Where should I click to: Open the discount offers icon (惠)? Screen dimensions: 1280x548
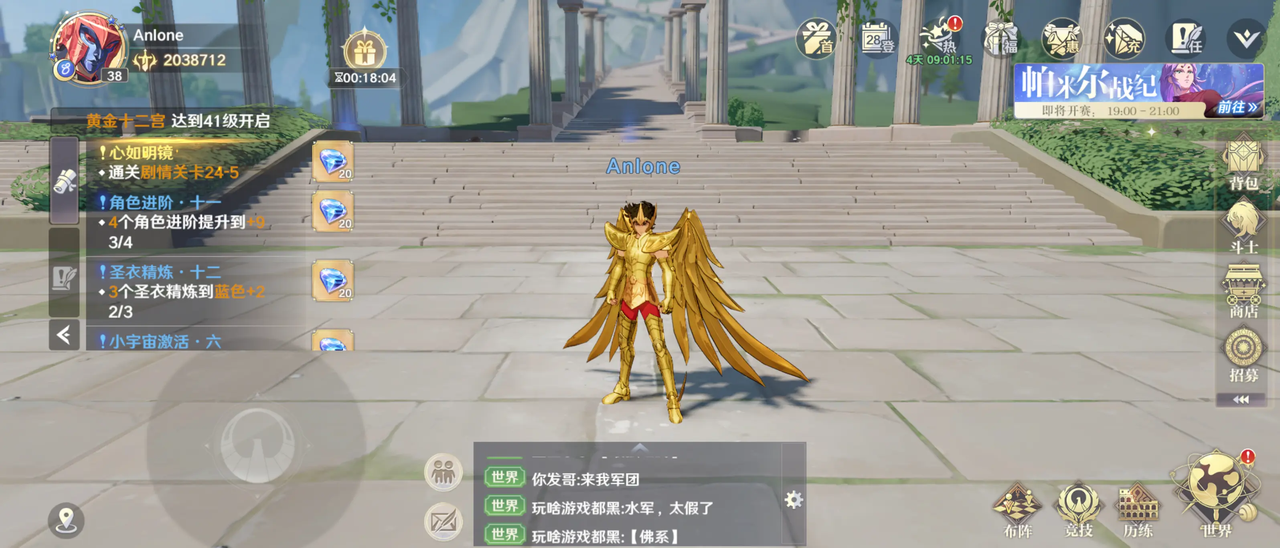1062,39
